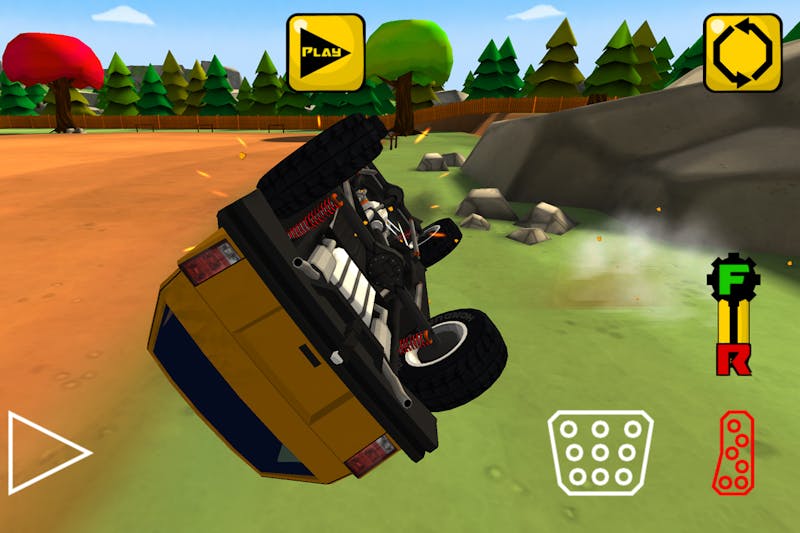Tap the yellow Play button
The width and height of the screenshot is (800, 533).
pyautogui.click(x=326, y=52)
